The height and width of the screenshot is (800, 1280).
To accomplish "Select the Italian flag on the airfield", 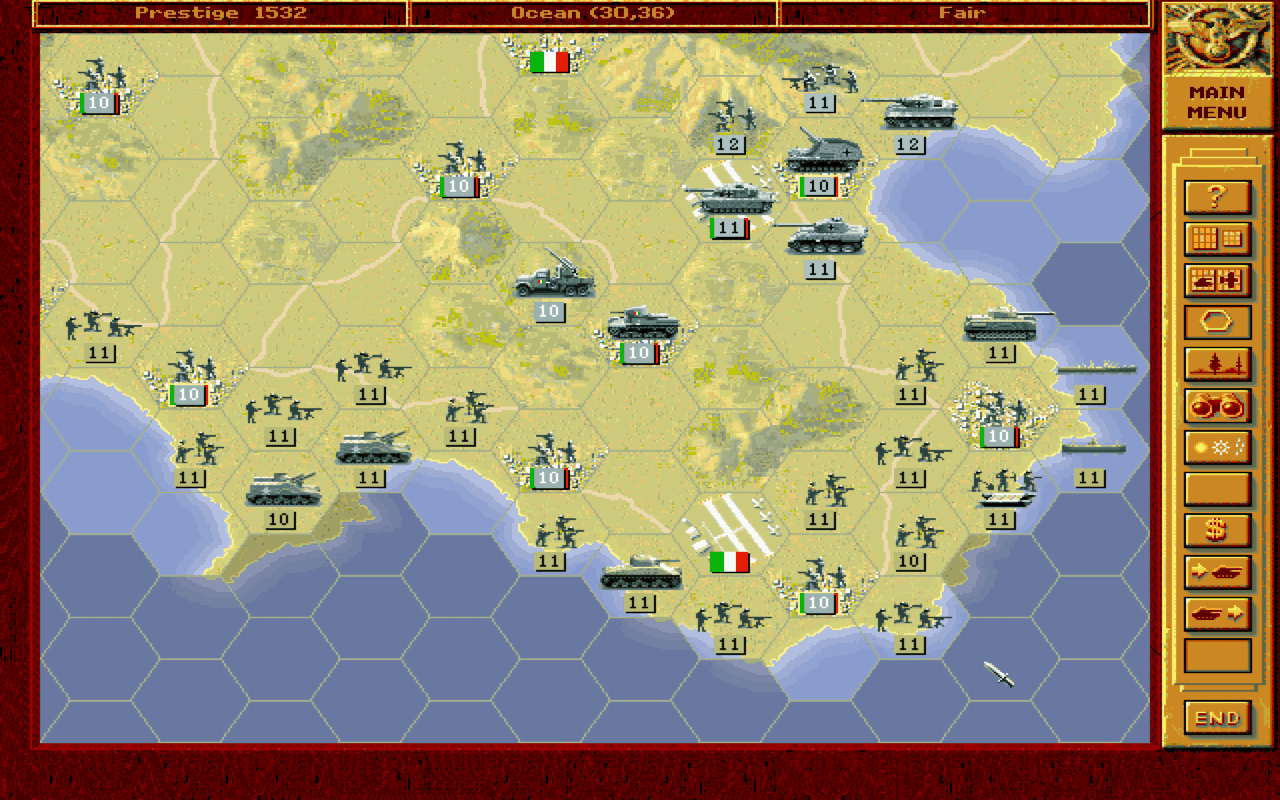I will [727, 563].
